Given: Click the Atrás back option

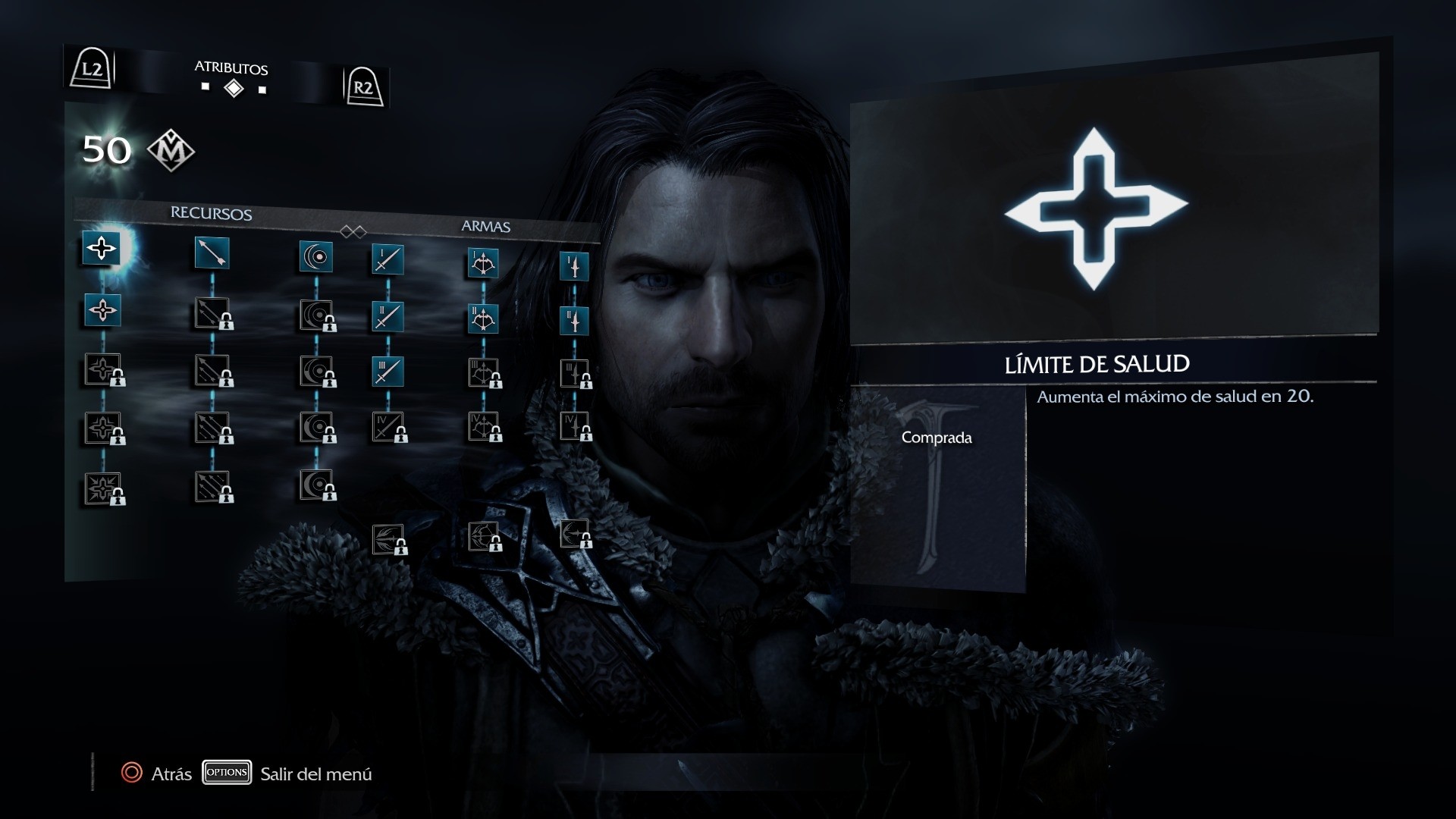Looking at the screenshot, I should coord(157,773).
